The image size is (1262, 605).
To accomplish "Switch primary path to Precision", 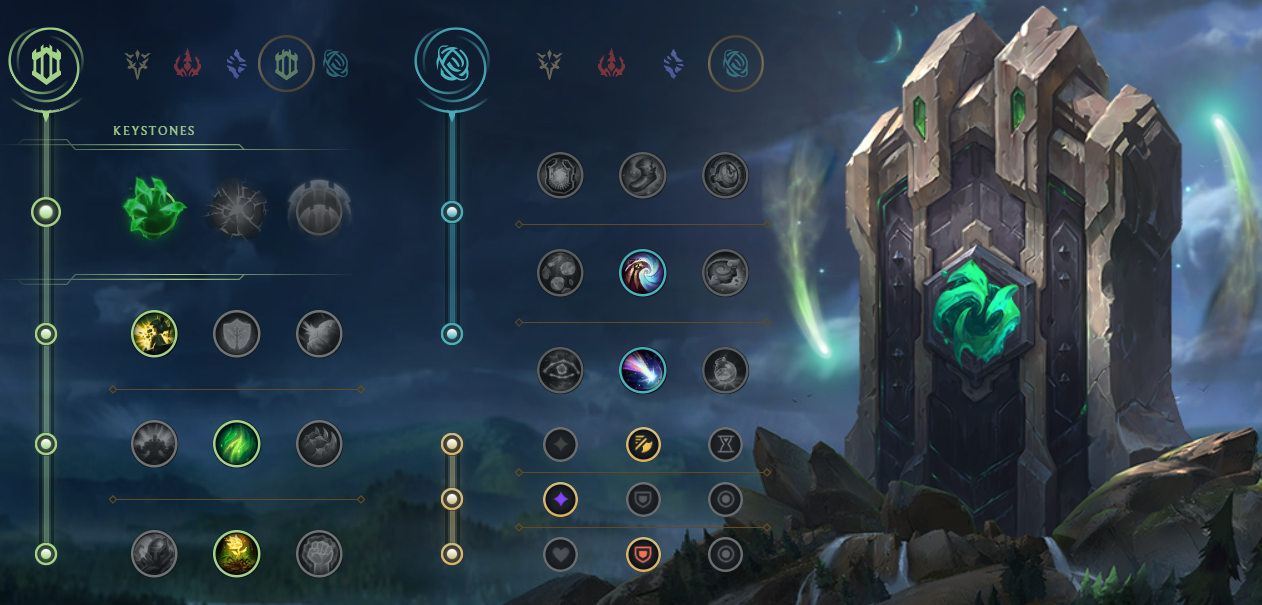I will click(137, 65).
